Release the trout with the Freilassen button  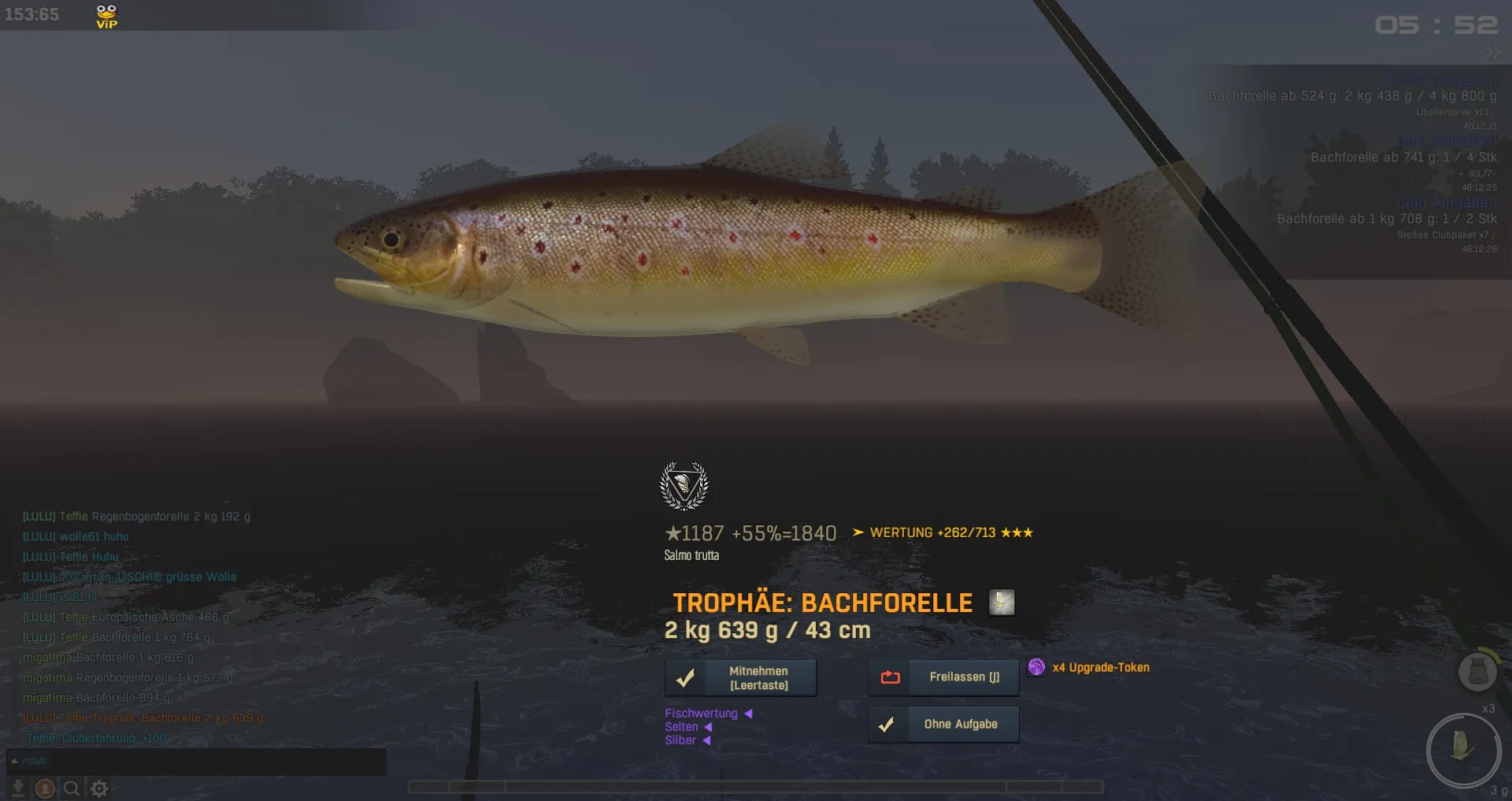click(x=943, y=677)
